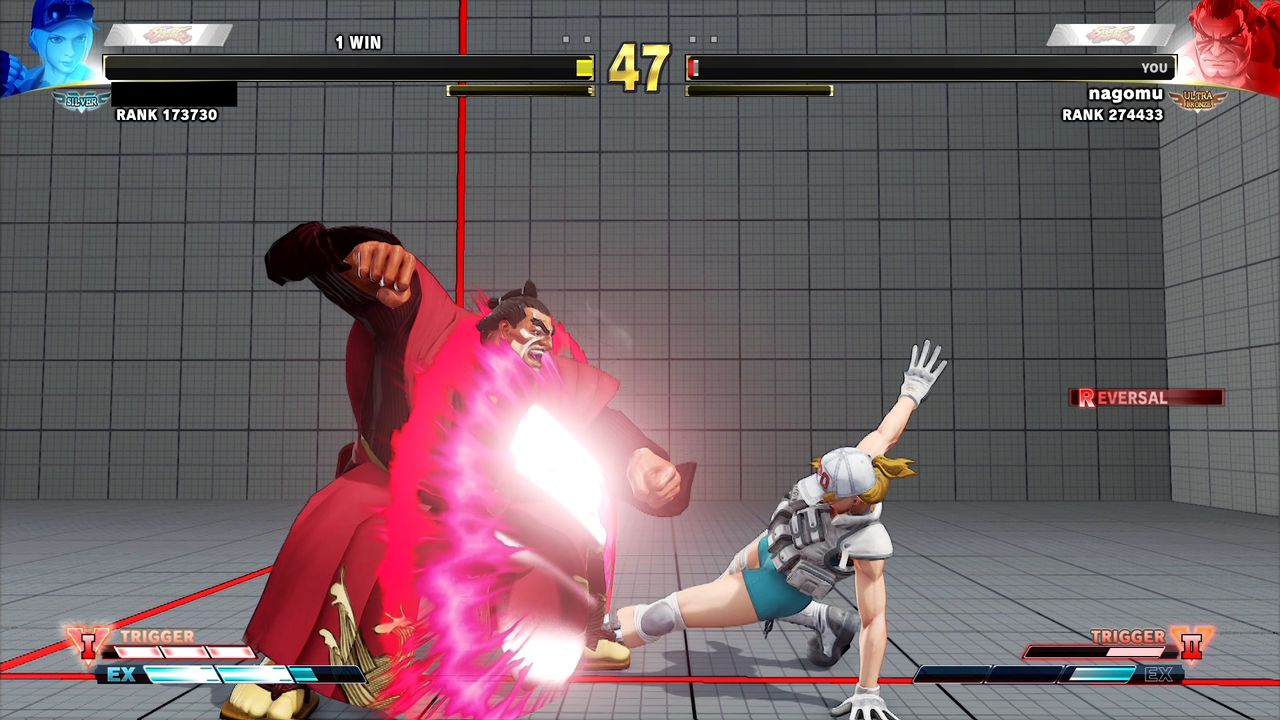Click the Ultra Bronze league badge

coord(1198,100)
